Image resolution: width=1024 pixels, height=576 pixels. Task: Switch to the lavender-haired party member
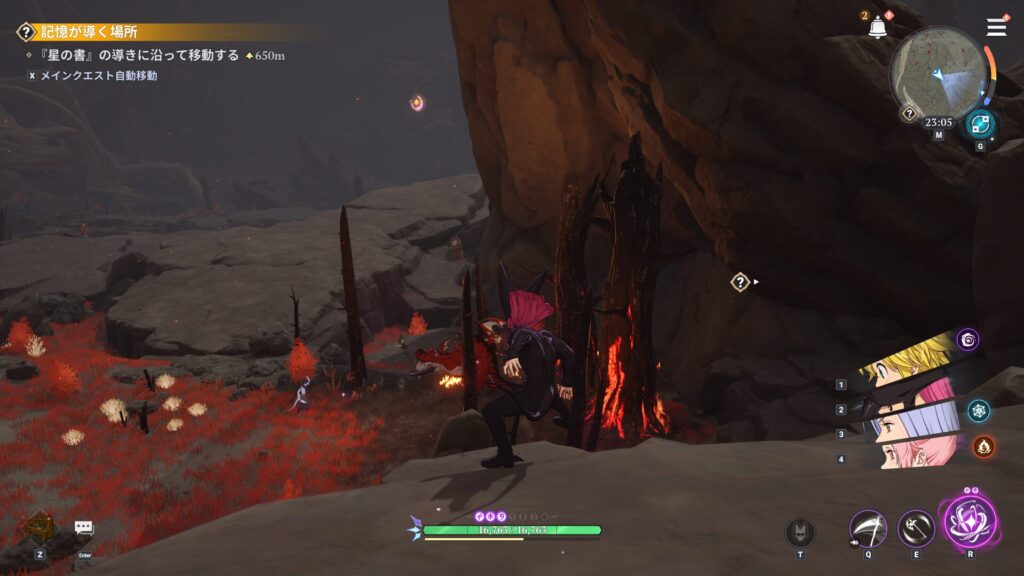[x=905, y=427]
